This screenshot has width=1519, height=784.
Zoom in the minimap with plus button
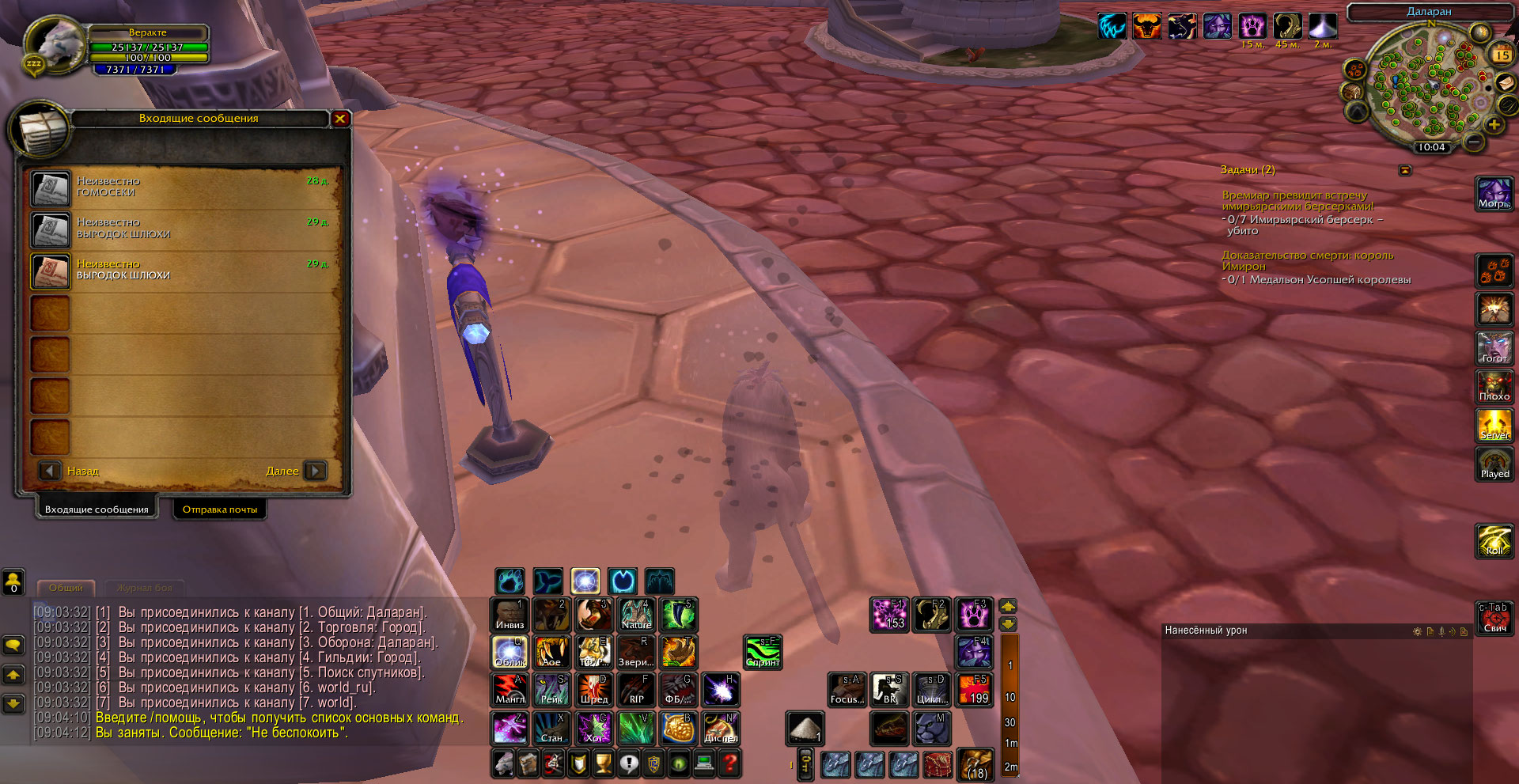pyautogui.click(x=1494, y=125)
